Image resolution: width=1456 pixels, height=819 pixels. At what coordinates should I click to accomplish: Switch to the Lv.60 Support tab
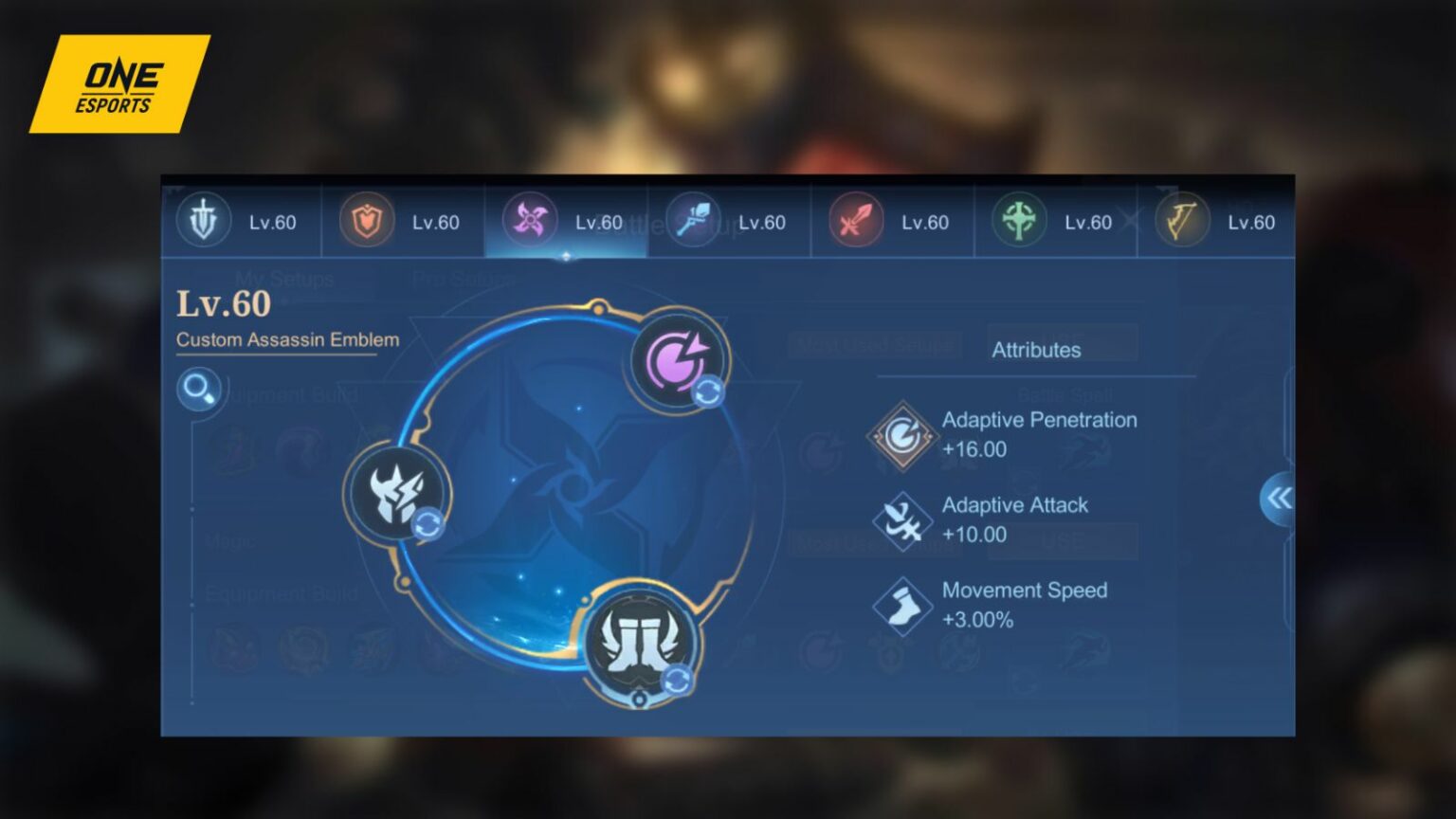[1055, 222]
